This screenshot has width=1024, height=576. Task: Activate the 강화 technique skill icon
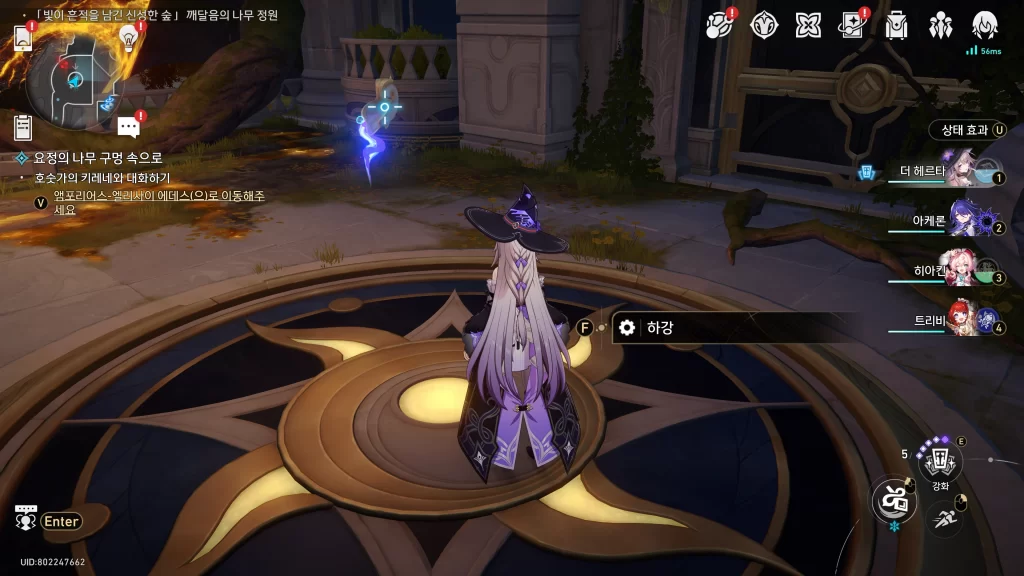[939, 462]
